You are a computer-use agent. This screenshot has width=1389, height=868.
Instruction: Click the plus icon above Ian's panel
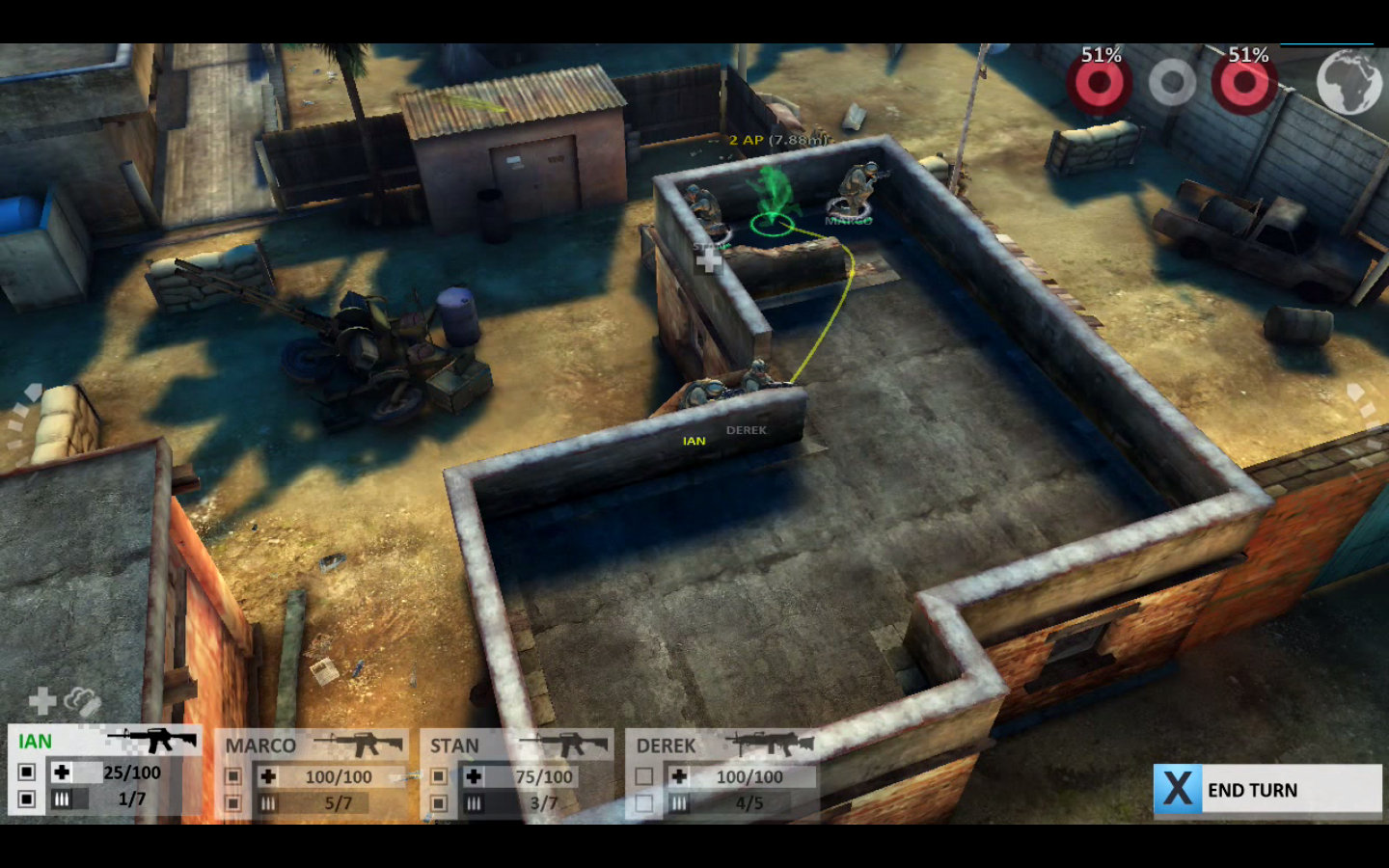coord(40,700)
